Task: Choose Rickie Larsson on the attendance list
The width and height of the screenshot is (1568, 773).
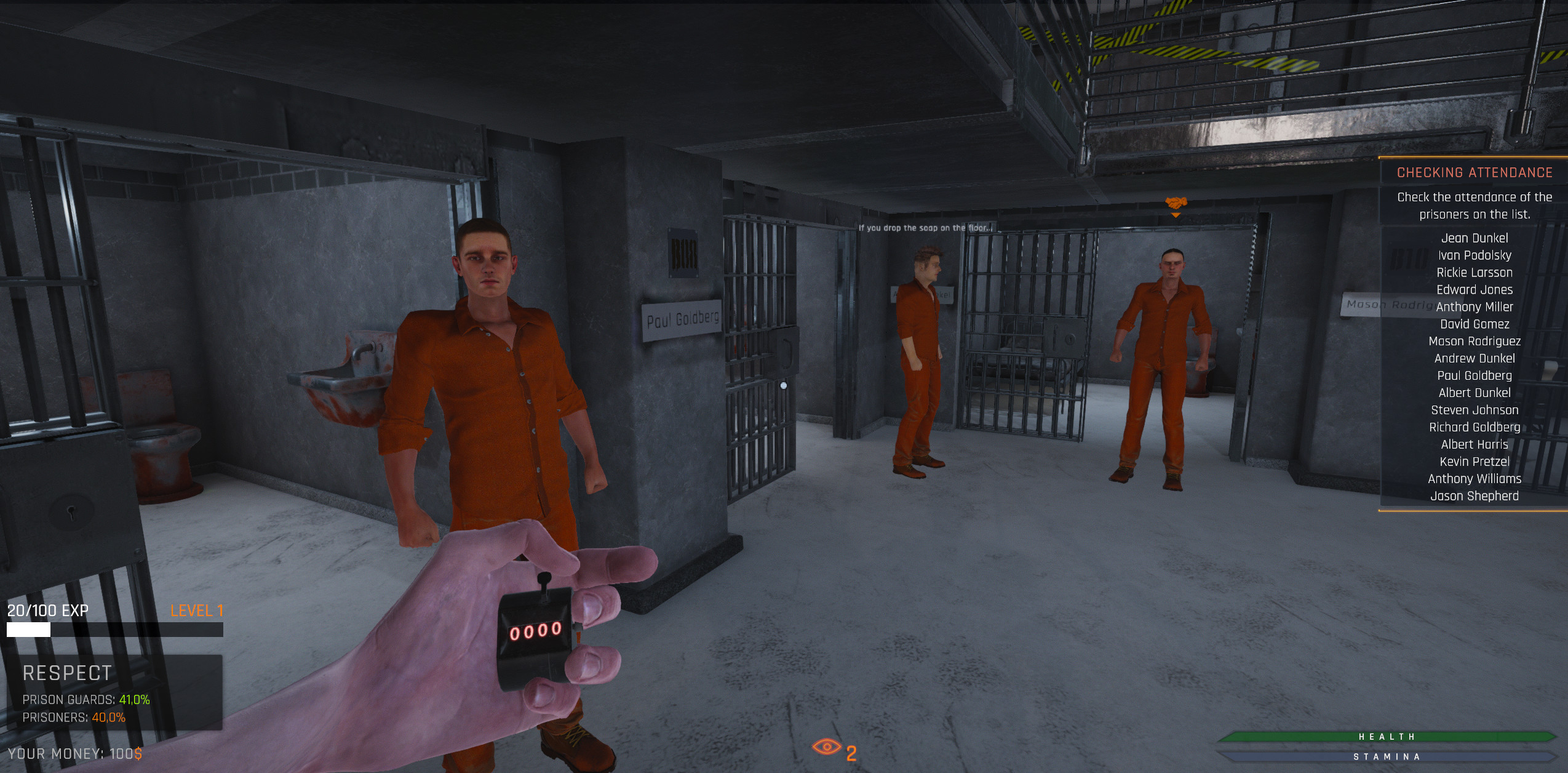Action: (x=1474, y=273)
